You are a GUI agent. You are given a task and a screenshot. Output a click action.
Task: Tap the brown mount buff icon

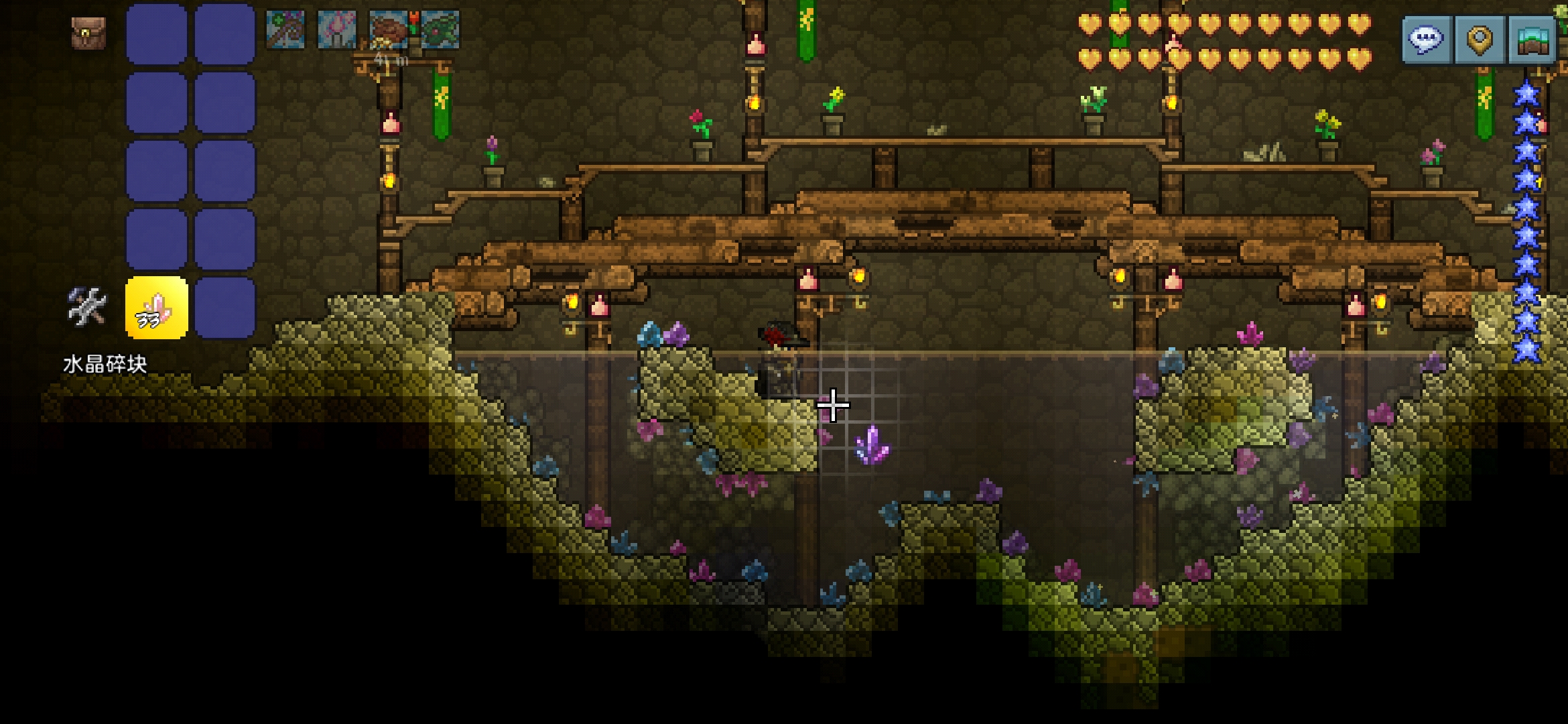(388, 29)
